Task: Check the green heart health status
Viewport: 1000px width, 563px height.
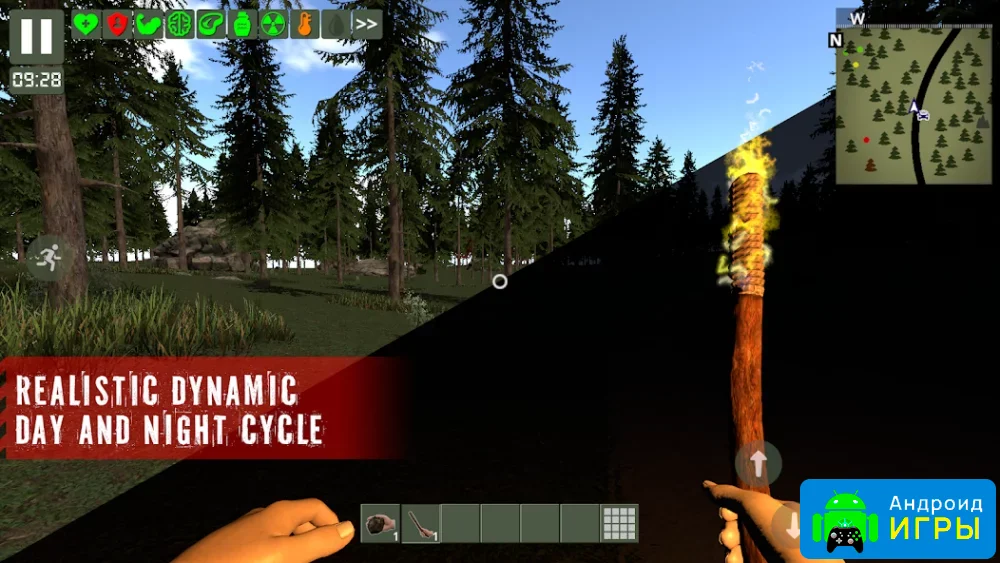Action: pos(86,25)
